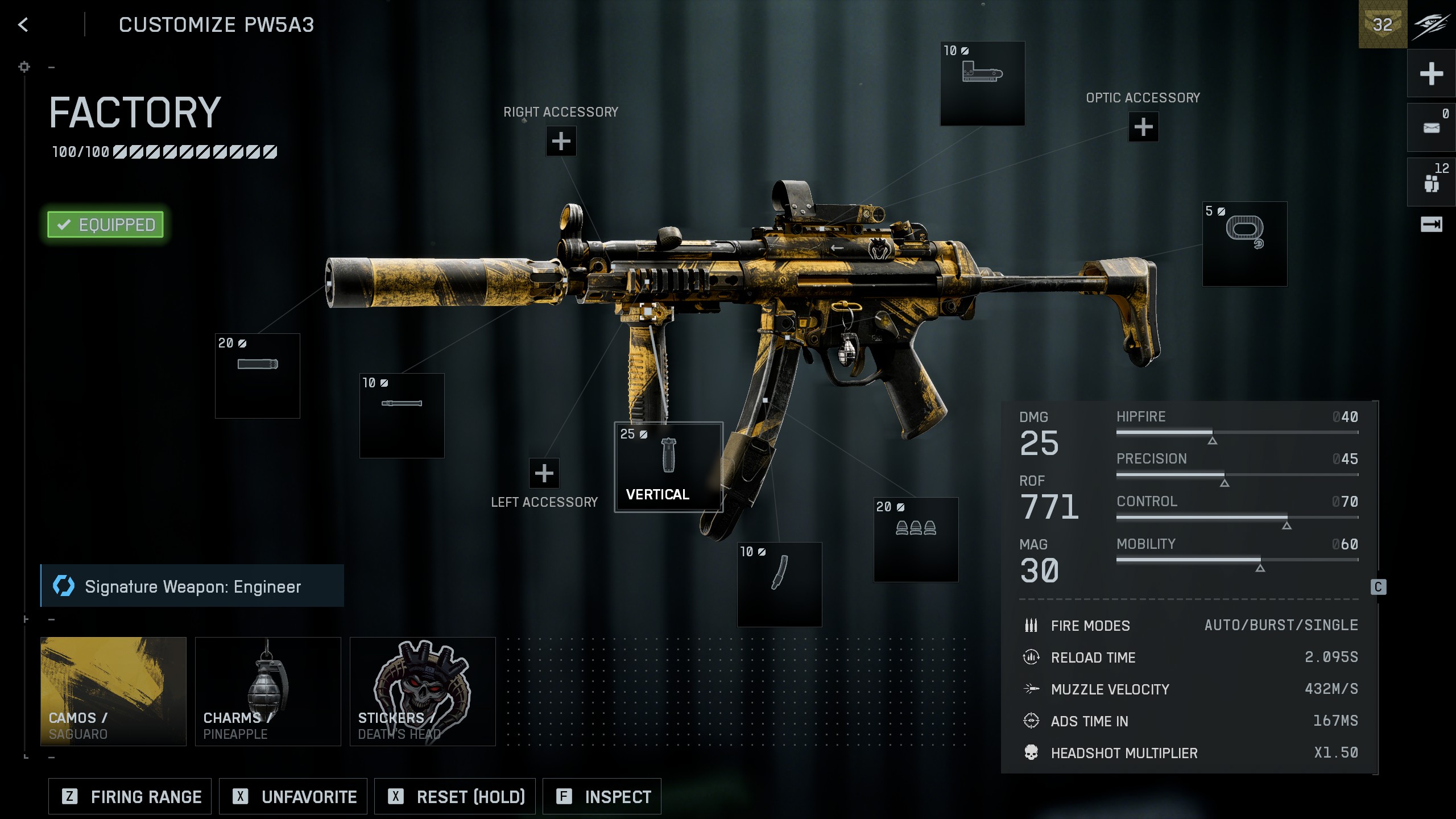Add a Left Accessory attachment

coord(544,473)
